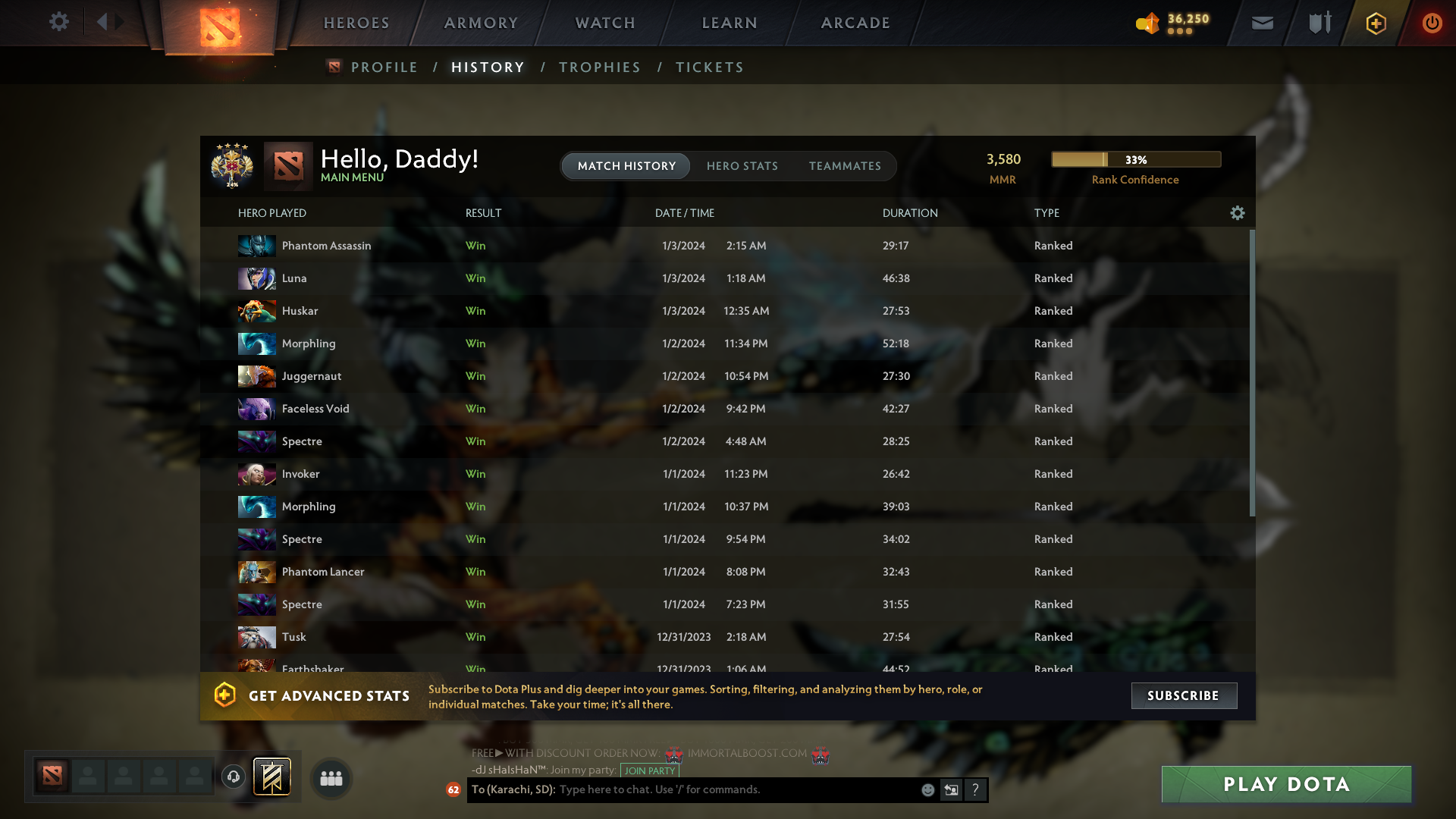Open the HEROES menu
Image resolution: width=1456 pixels, height=819 pixels.
click(x=356, y=23)
